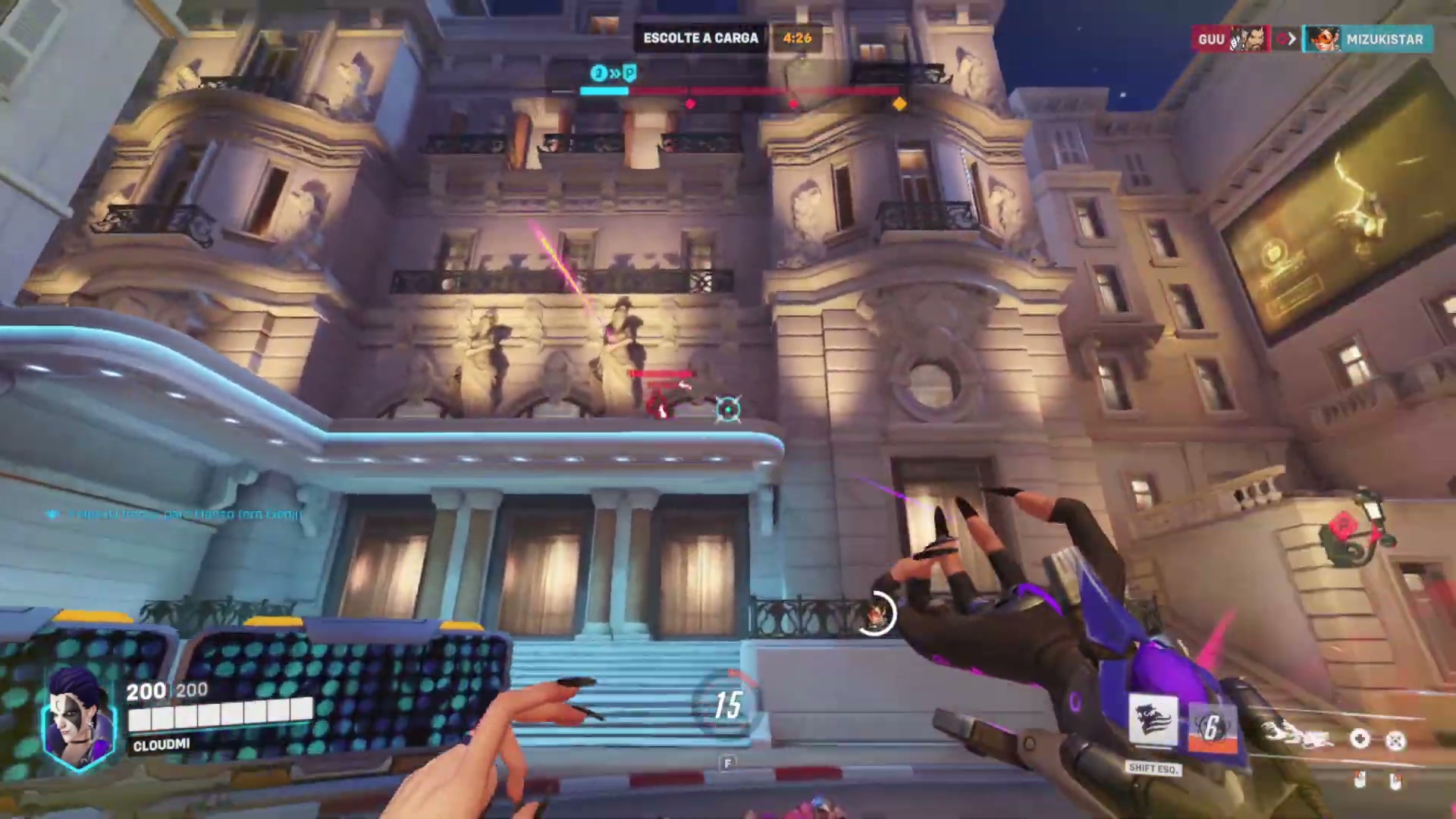Click the elimination arrow icon in the killfeed
This screenshot has width=1456, height=819.
[x=1285, y=39]
